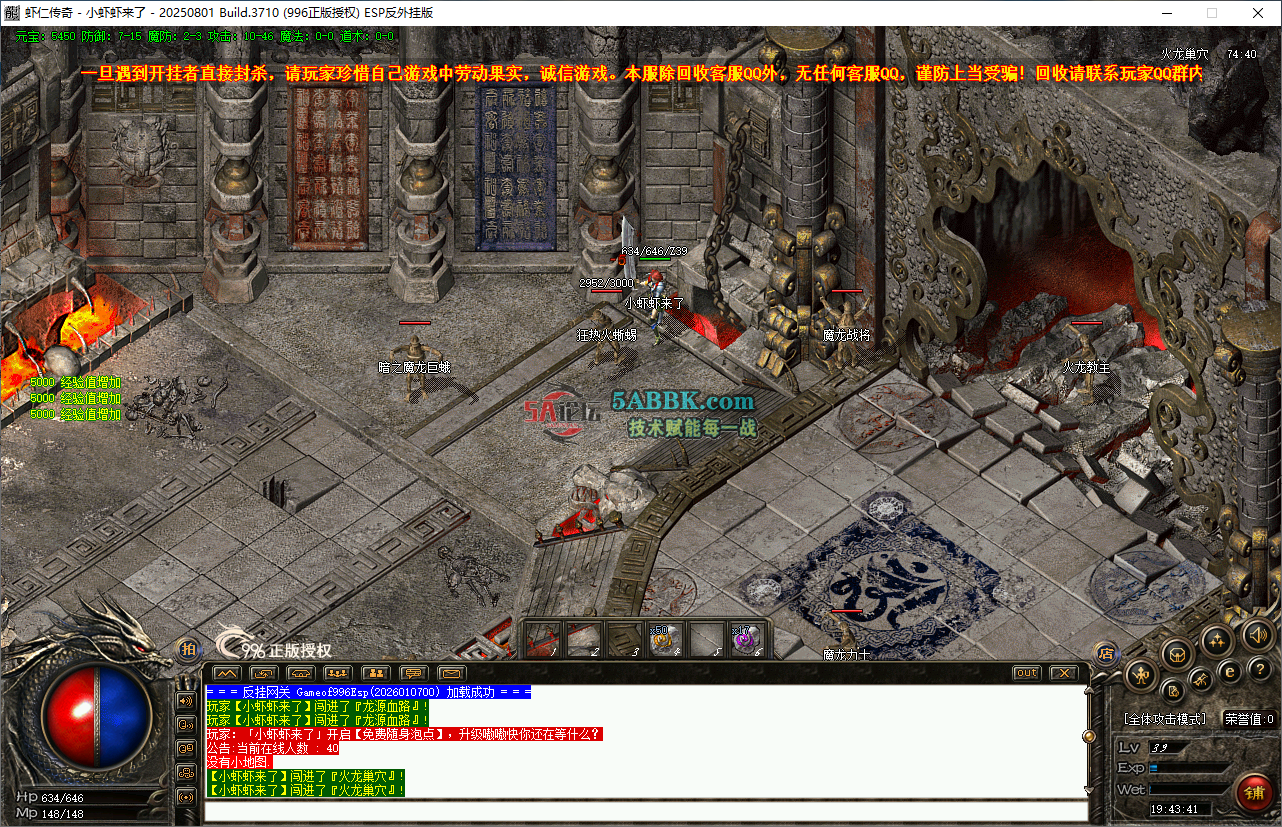Open the 店 shop button

1106,654
